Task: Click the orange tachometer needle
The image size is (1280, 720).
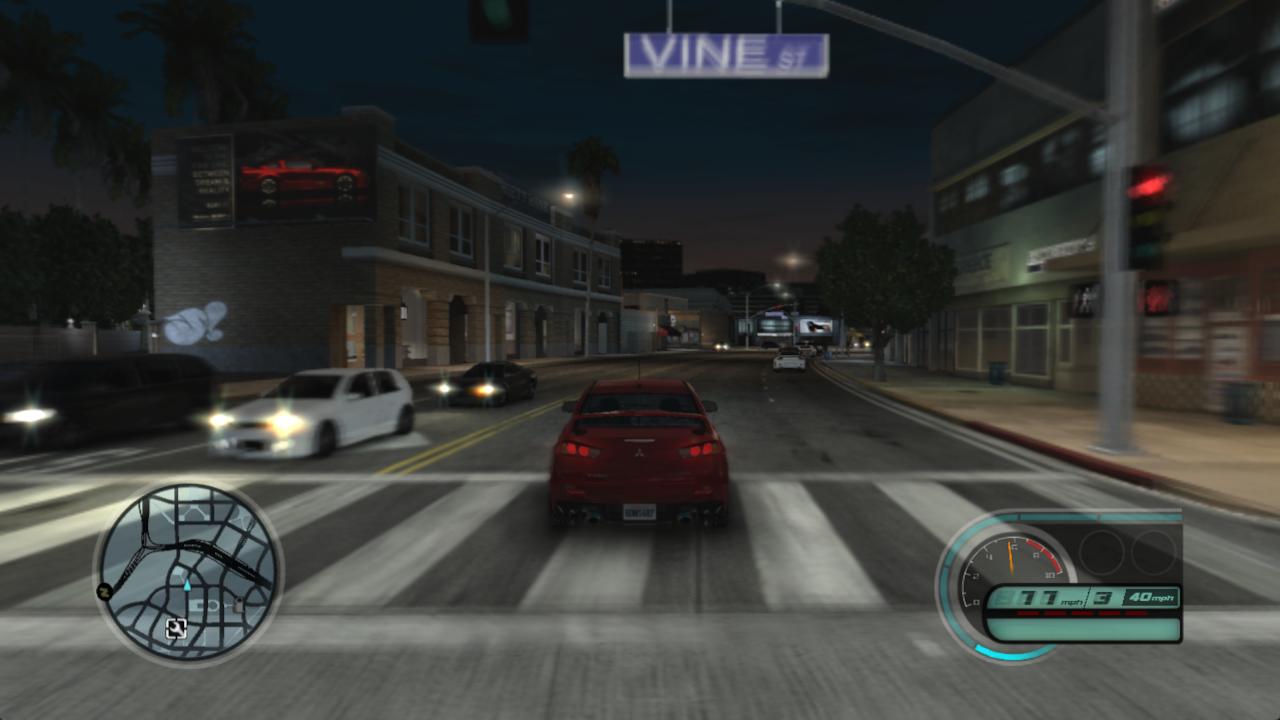Action: tap(1011, 558)
